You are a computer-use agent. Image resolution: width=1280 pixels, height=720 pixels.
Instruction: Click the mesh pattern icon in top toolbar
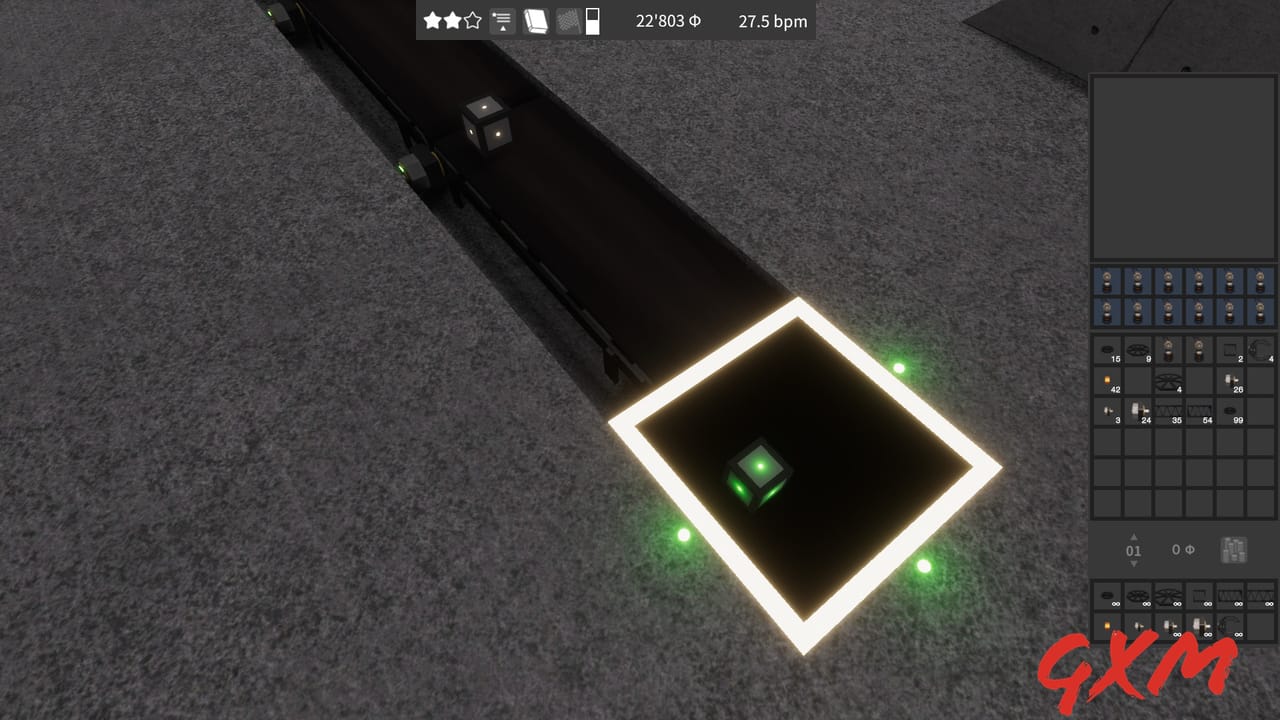coord(568,20)
